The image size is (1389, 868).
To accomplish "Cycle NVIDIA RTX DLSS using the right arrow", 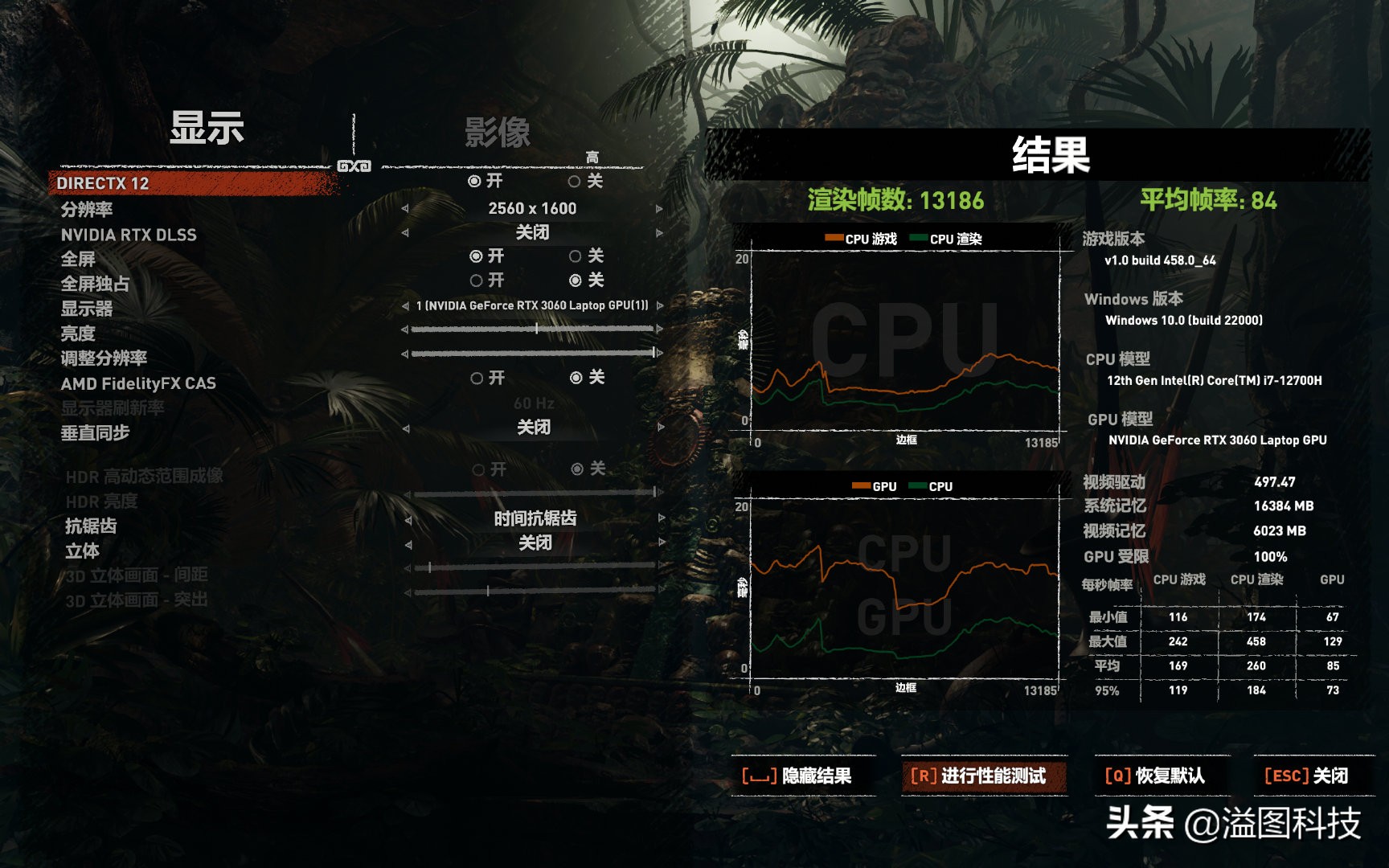I will (659, 232).
